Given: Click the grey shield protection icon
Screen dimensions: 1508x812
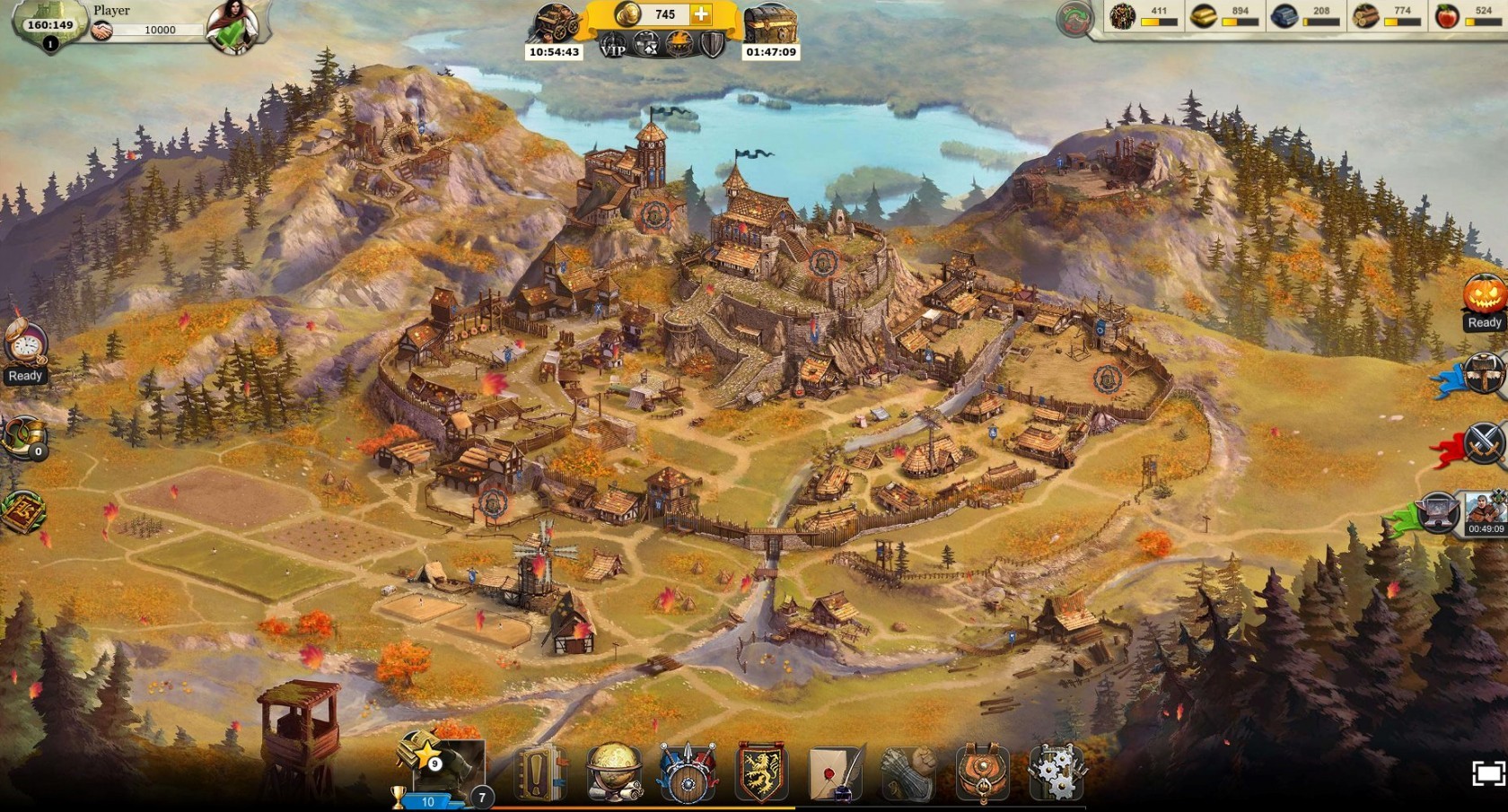Looking at the screenshot, I should 712,44.
